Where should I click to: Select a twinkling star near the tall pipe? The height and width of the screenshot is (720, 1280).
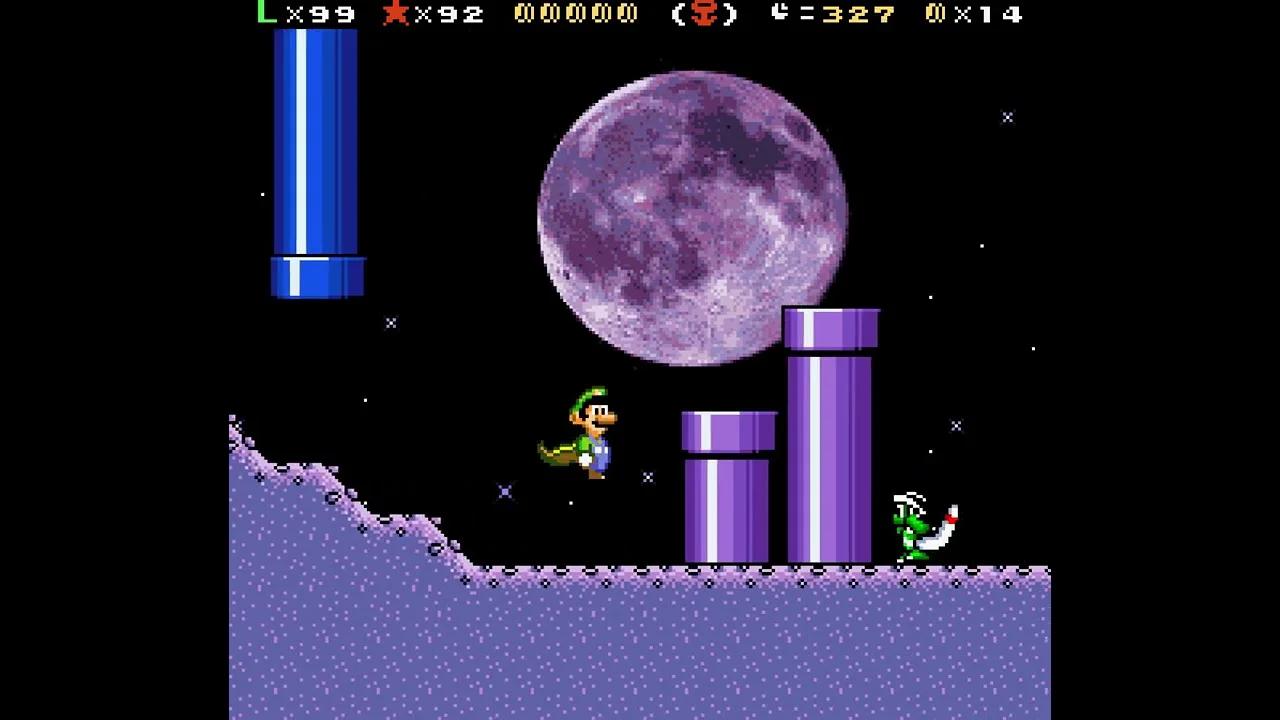coord(956,426)
